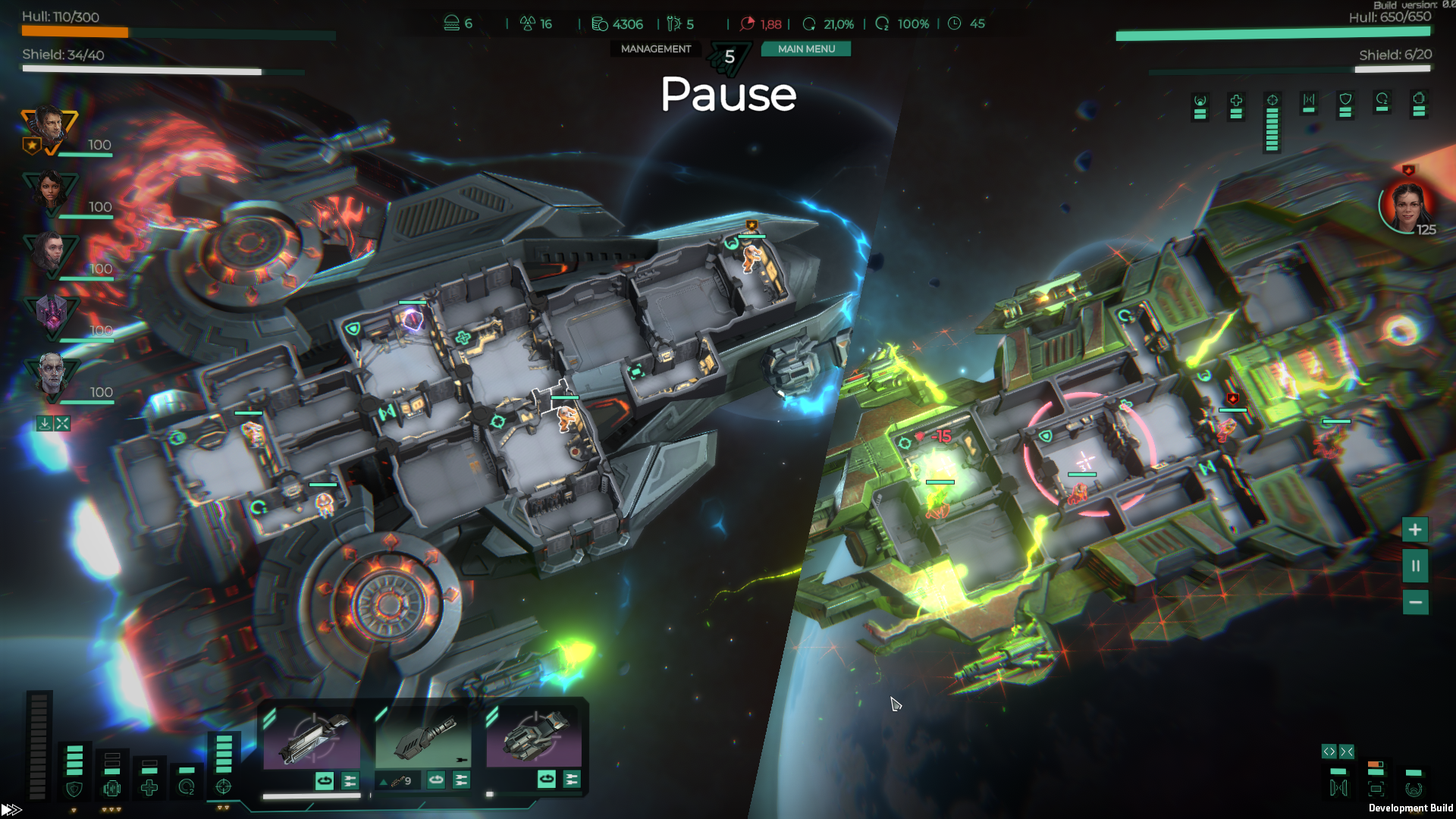Viewport: 1456px width, 819px height.
Task: Toggle the pause button on the right
Action: pyautogui.click(x=1415, y=566)
